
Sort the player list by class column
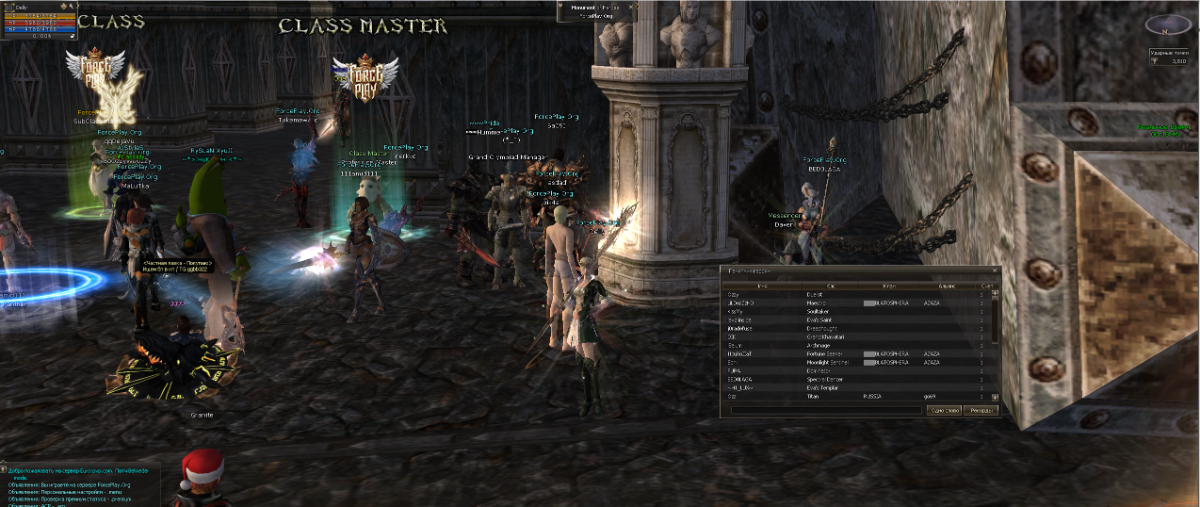coord(830,286)
